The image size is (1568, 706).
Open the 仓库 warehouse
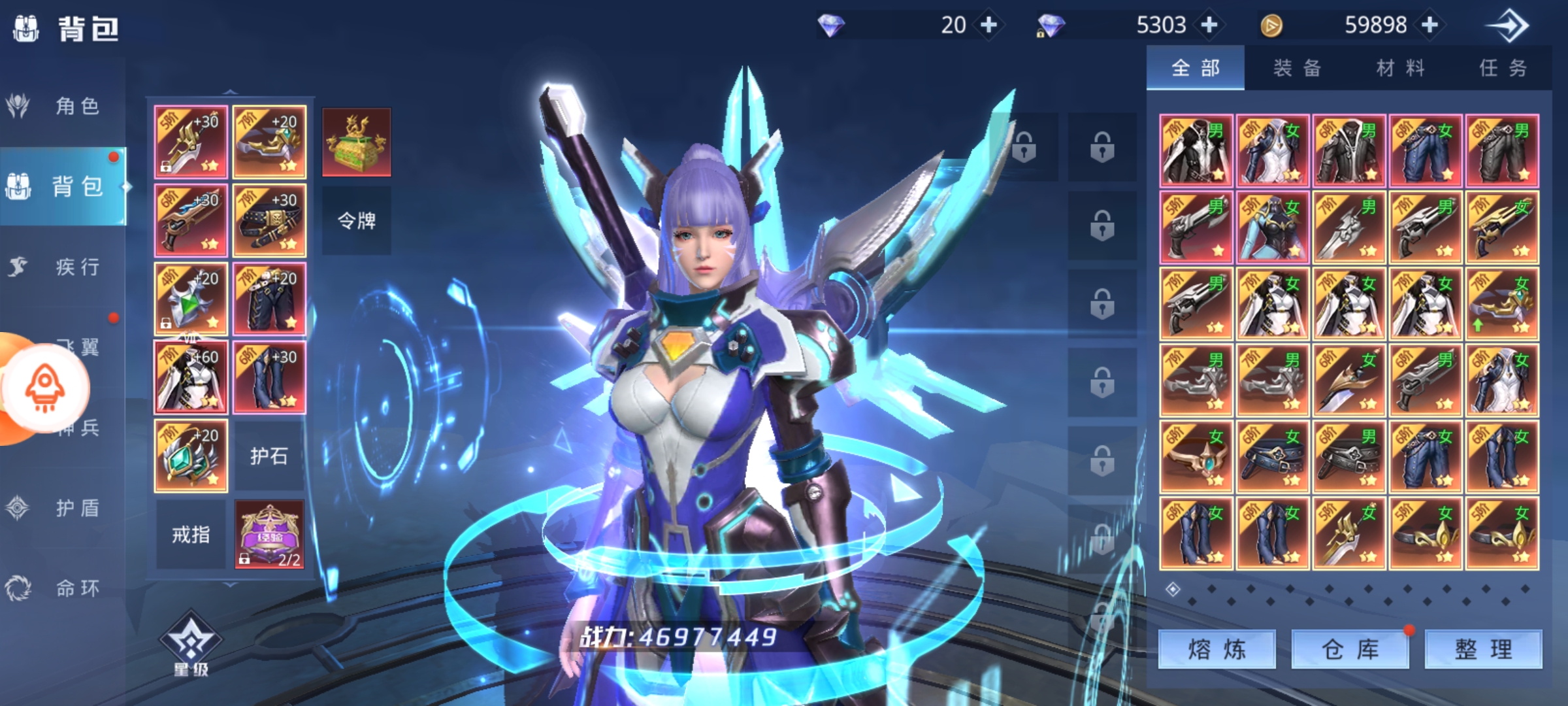(1350, 650)
